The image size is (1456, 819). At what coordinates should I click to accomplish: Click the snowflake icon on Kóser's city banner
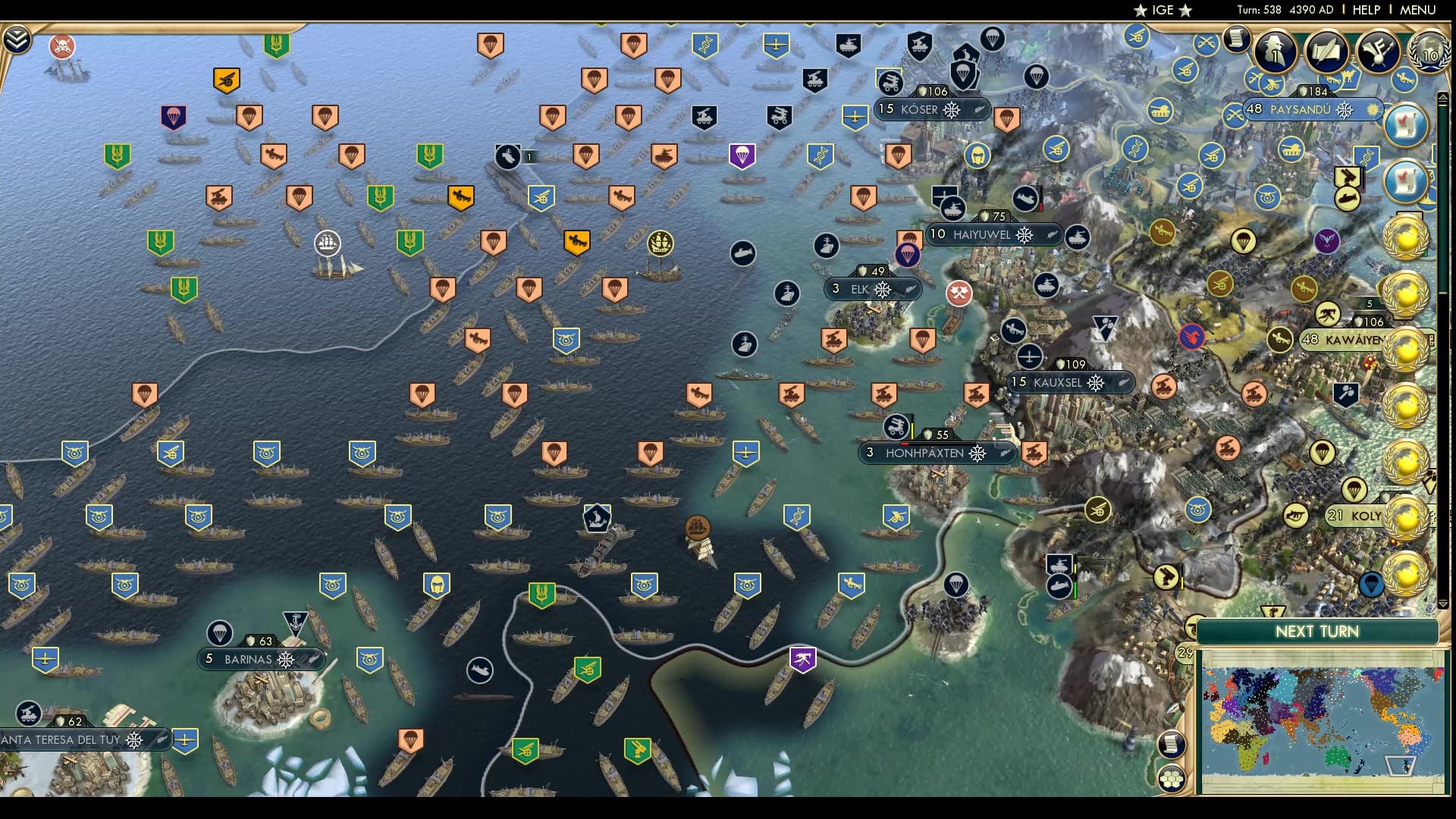pyautogui.click(x=951, y=111)
